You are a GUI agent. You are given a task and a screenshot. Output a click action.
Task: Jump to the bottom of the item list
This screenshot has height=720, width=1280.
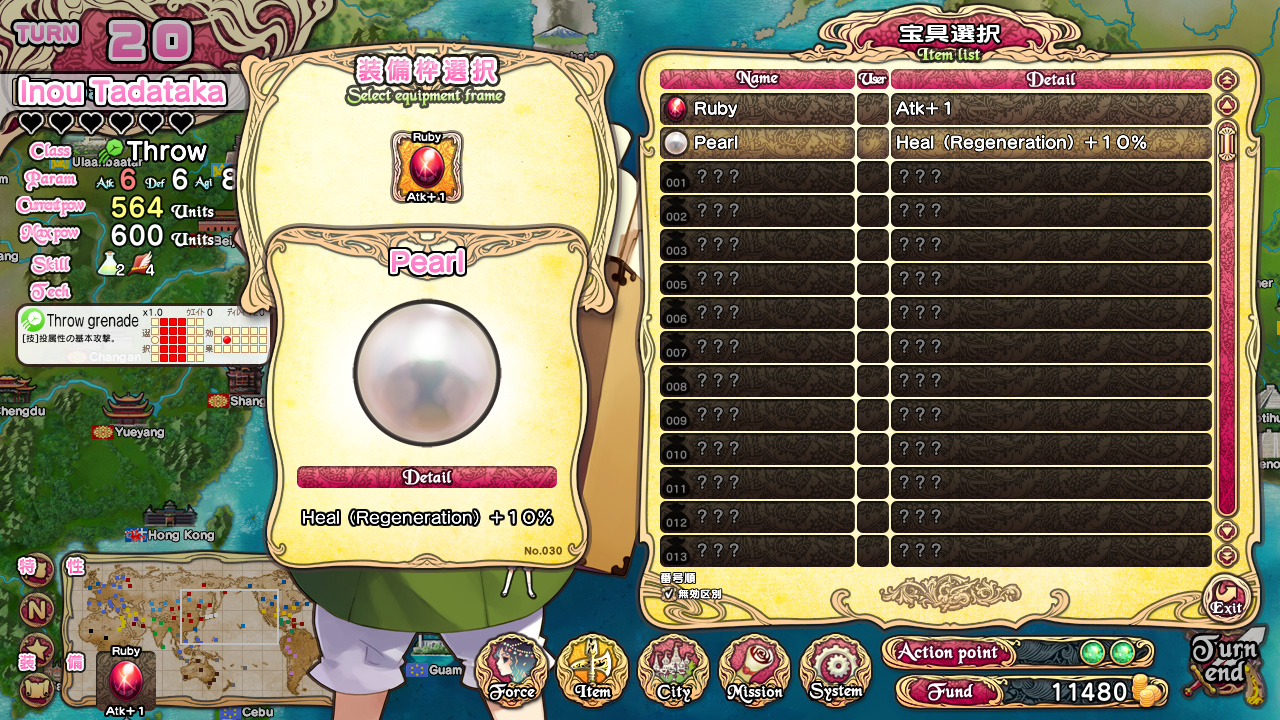pos(1227,556)
